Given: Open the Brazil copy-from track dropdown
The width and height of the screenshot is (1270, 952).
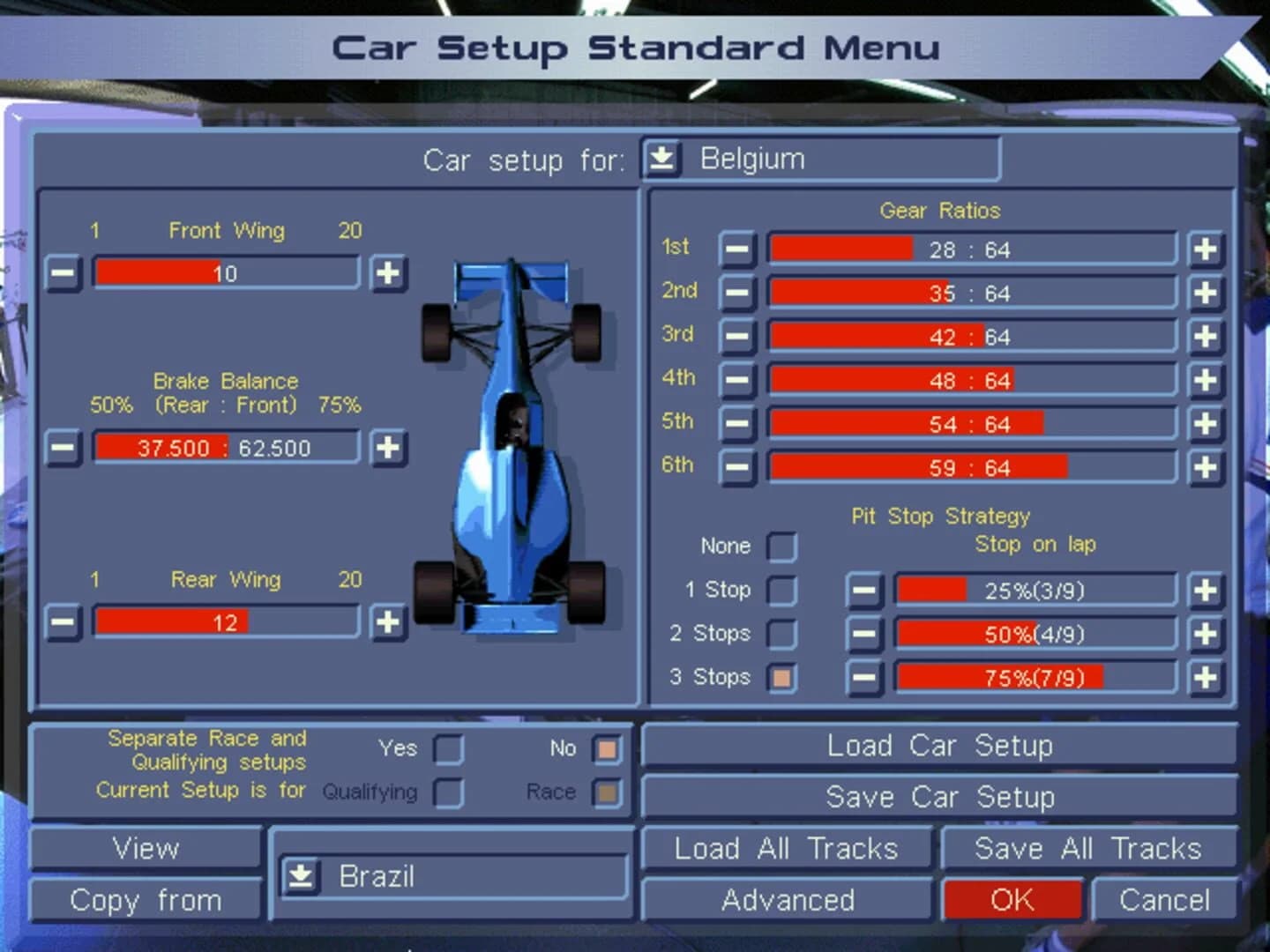Looking at the screenshot, I should click(x=301, y=876).
